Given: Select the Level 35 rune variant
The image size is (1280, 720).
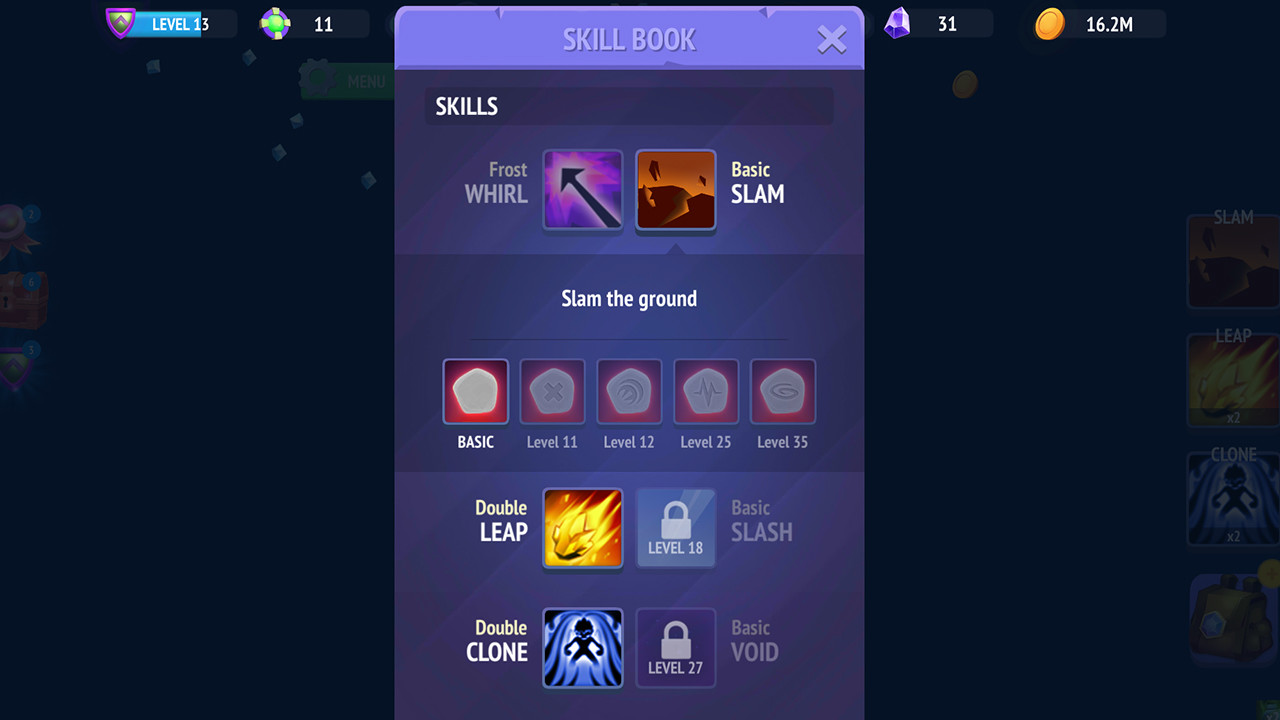Looking at the screenshot, I should (x=783, y=391).
